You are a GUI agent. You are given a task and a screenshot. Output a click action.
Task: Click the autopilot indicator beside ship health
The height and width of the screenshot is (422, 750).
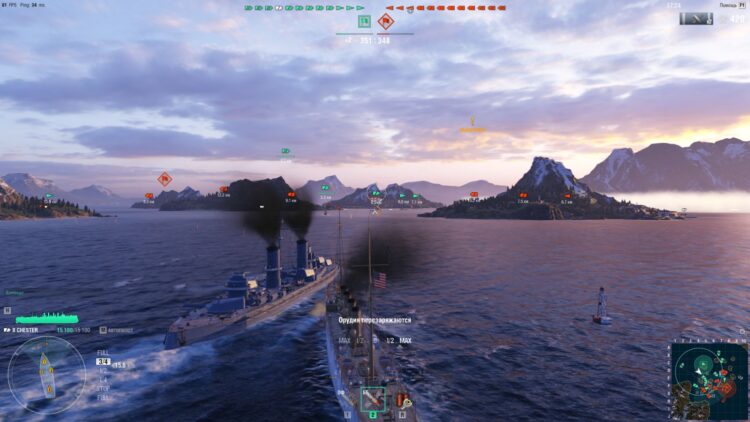(103, 329)
